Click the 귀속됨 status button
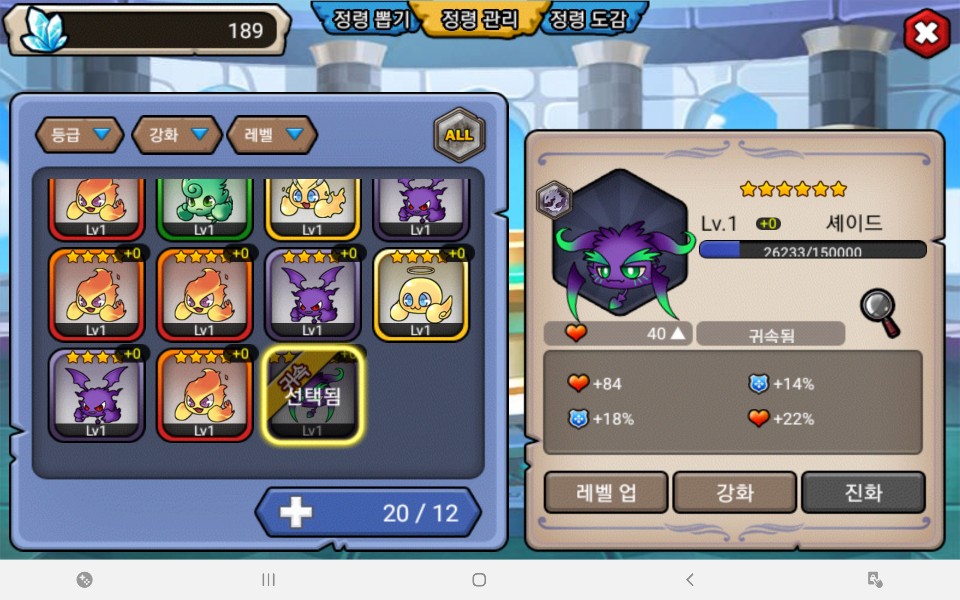960x600 pixels. [771, 334]
